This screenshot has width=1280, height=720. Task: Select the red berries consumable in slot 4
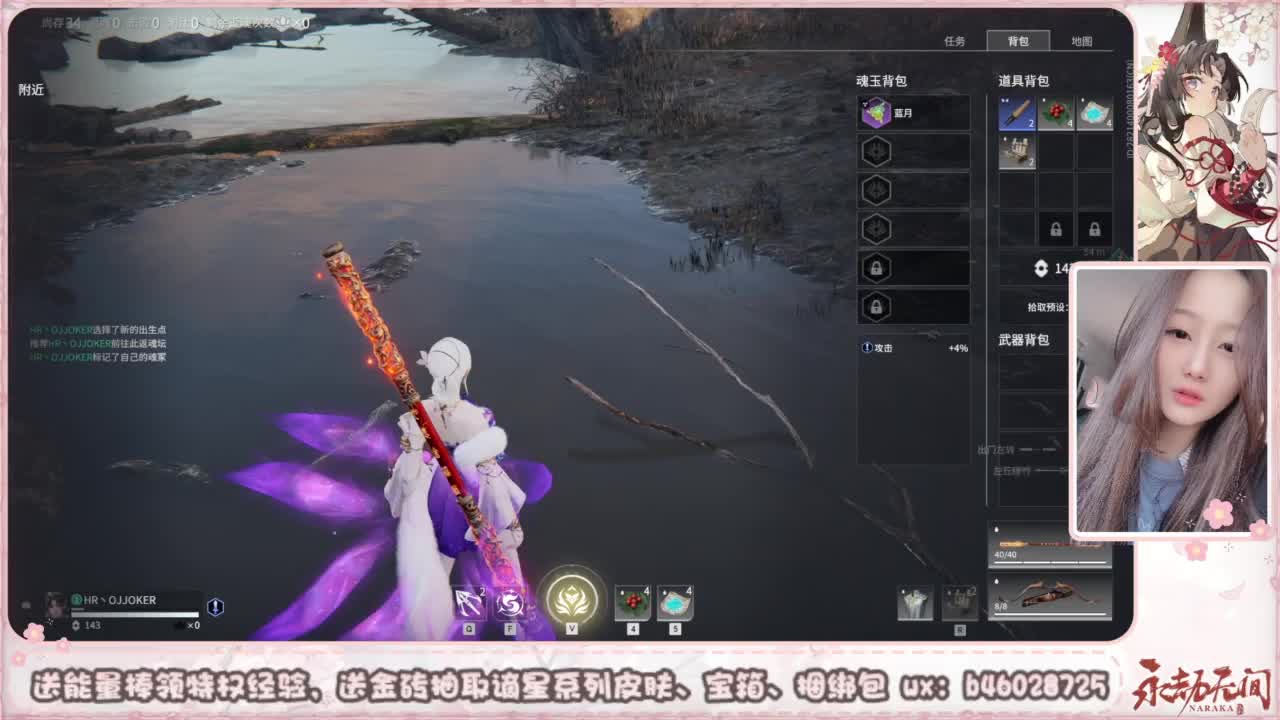coord(632,602)
